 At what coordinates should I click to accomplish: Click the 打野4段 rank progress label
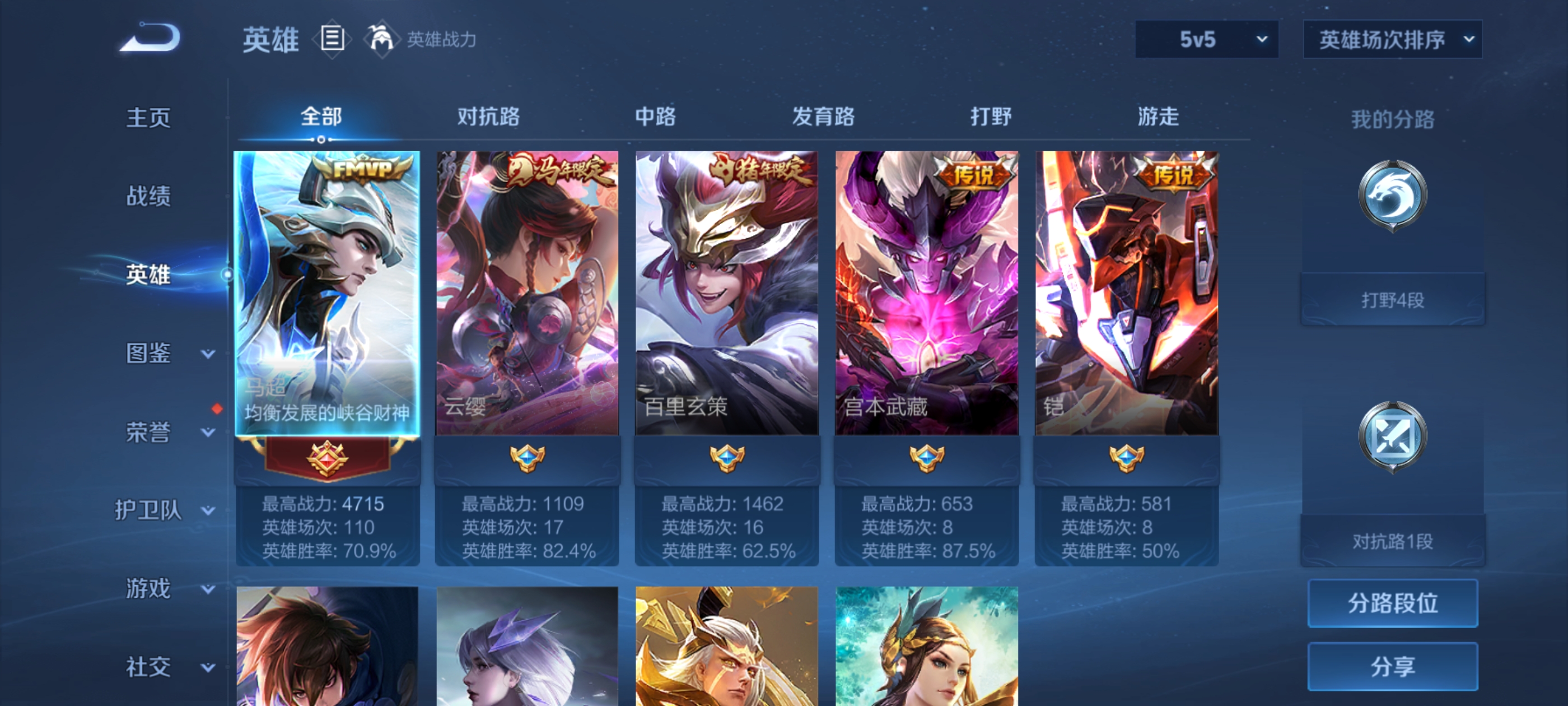(1393, 299)
